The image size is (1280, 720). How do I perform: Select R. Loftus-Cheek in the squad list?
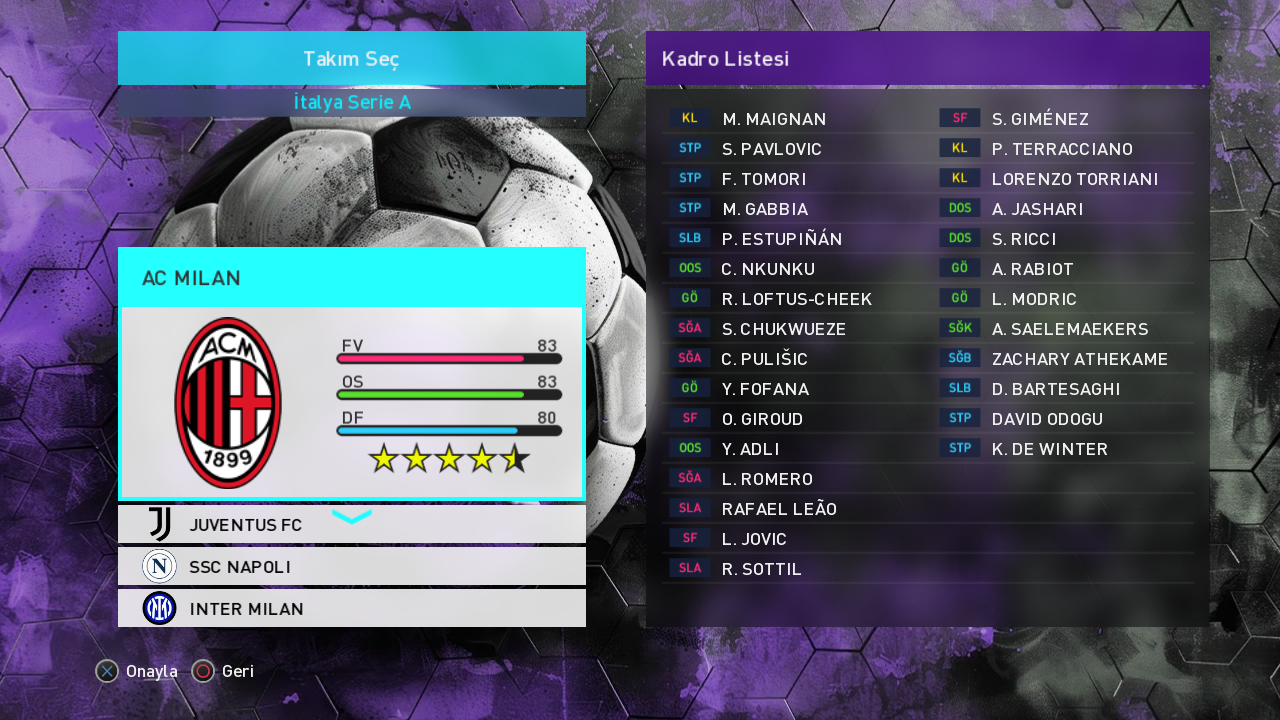[x=796, y=299]
